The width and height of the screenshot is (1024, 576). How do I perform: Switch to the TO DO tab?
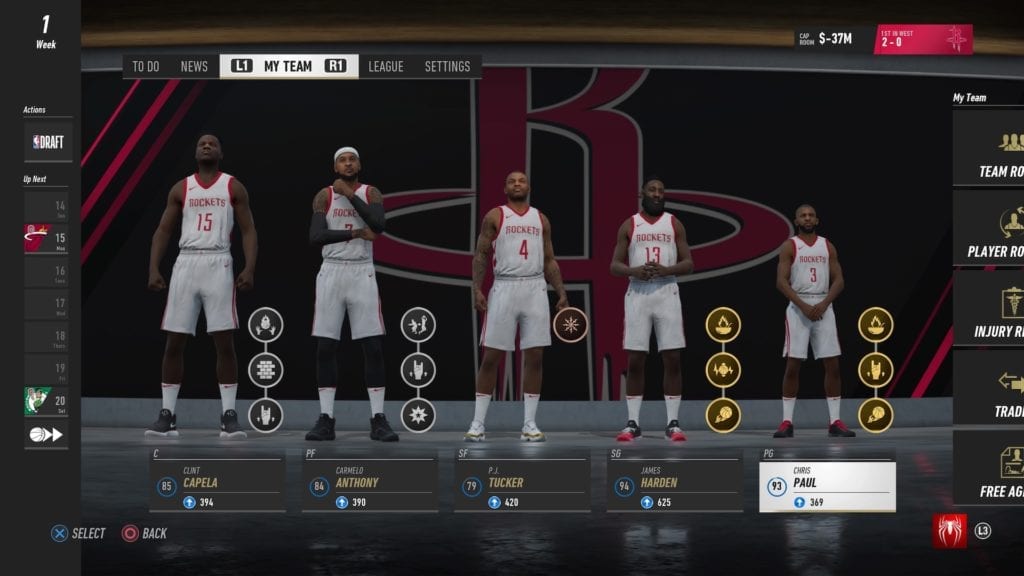146,67
